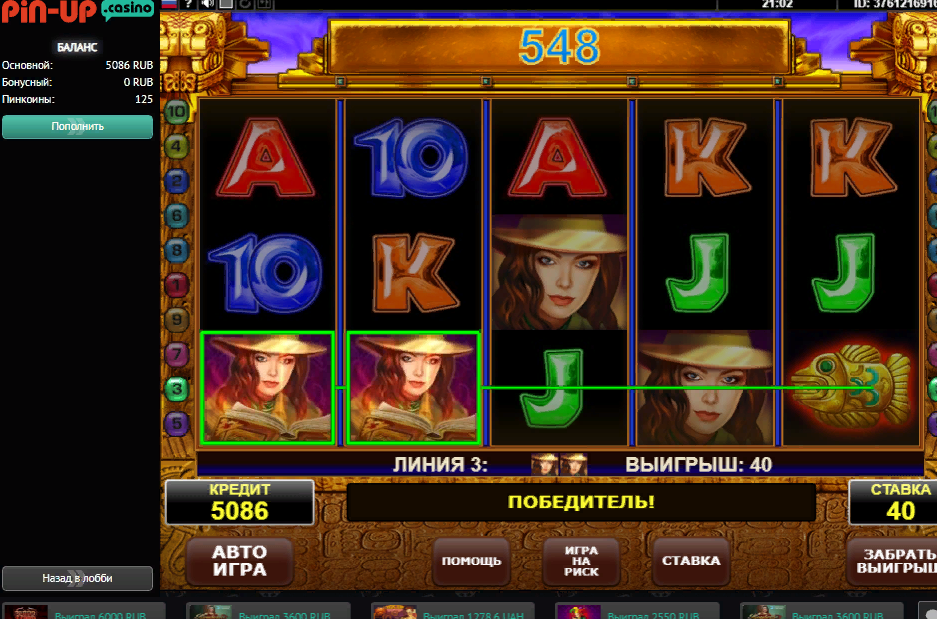
Task: Click the АВТО ИГРА autoplay button
Action: [x=239, y=561]
